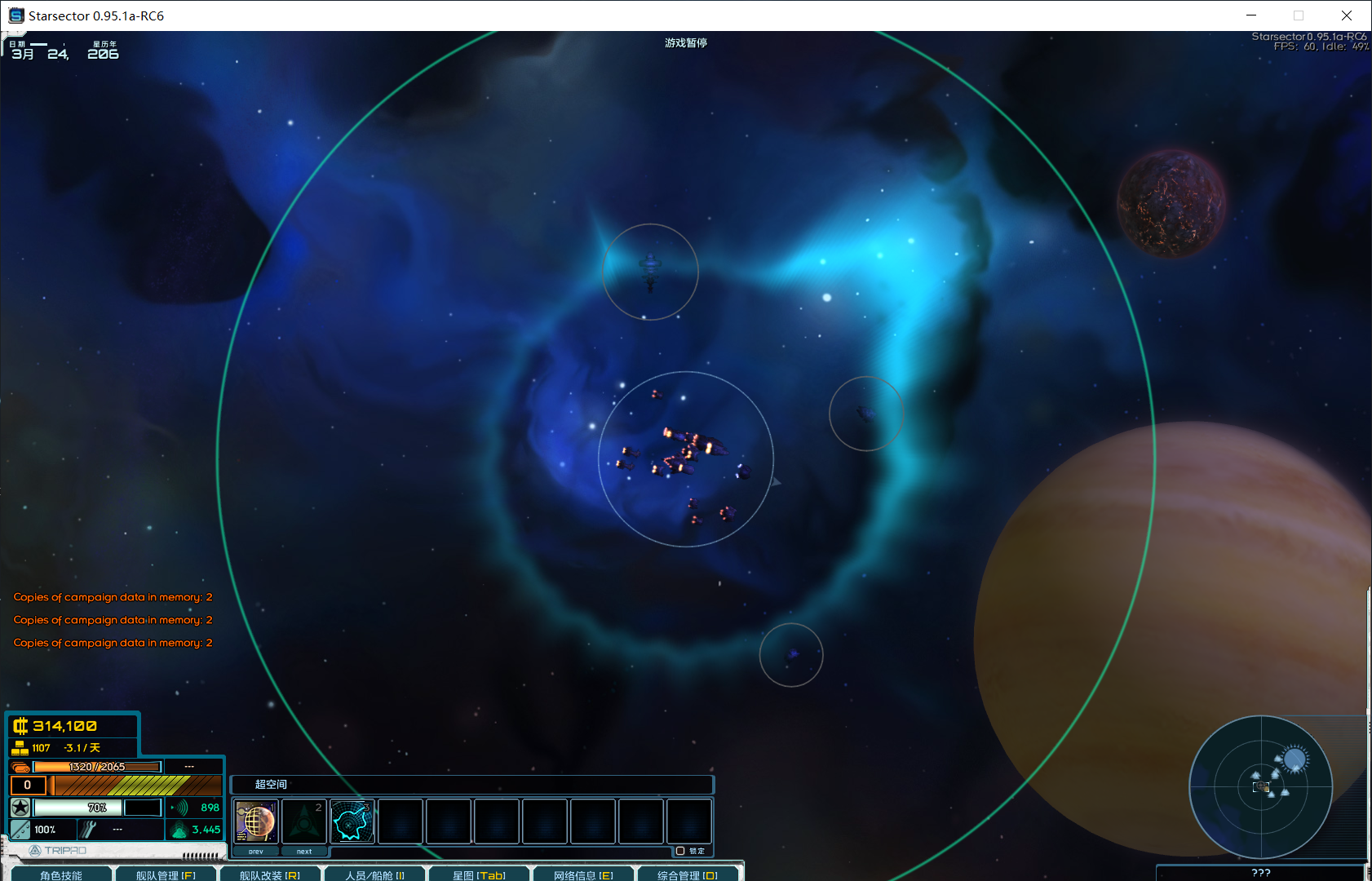
Task: Open the 舰队管理 fleet management tab
Action: tap(166, 874)
